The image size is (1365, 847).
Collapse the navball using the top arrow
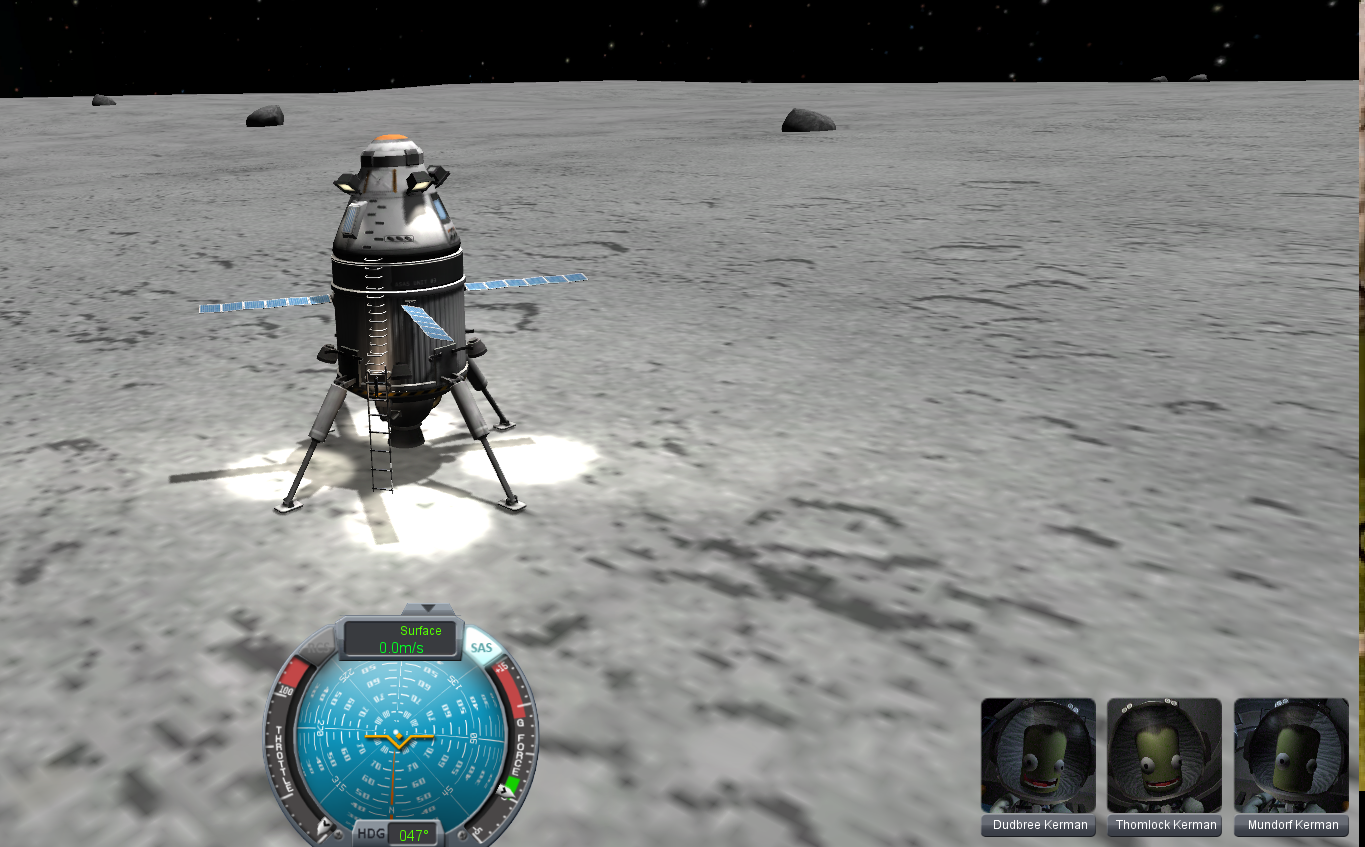coord(427,607)
